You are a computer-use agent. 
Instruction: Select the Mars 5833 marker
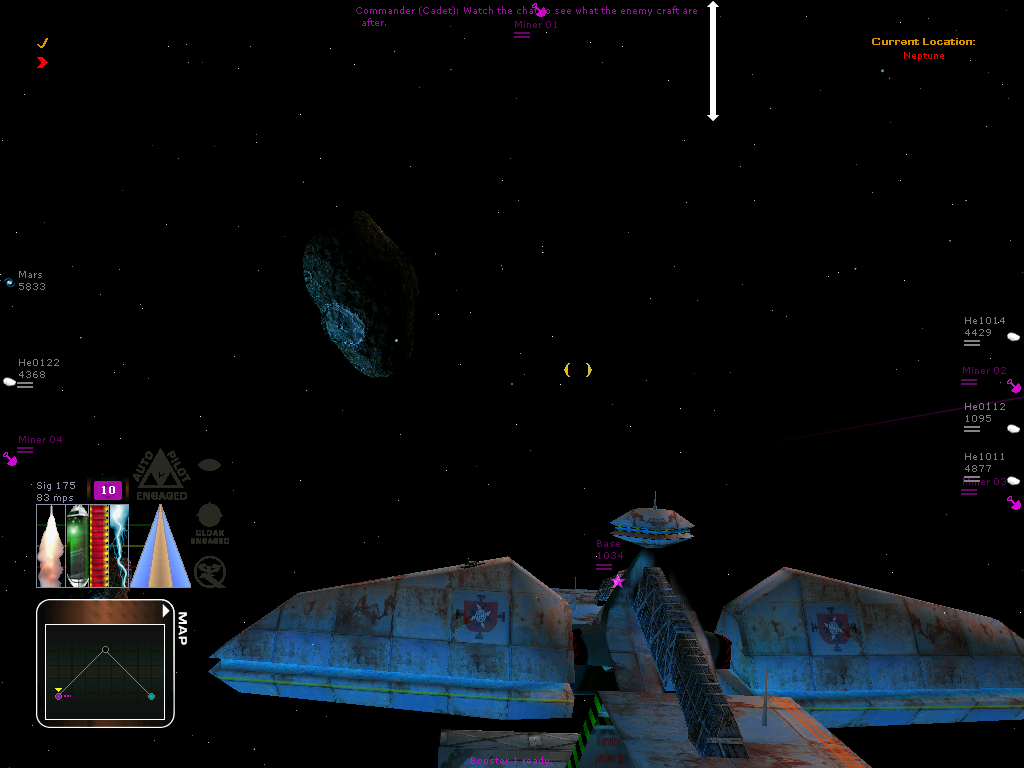coord(10,283)
